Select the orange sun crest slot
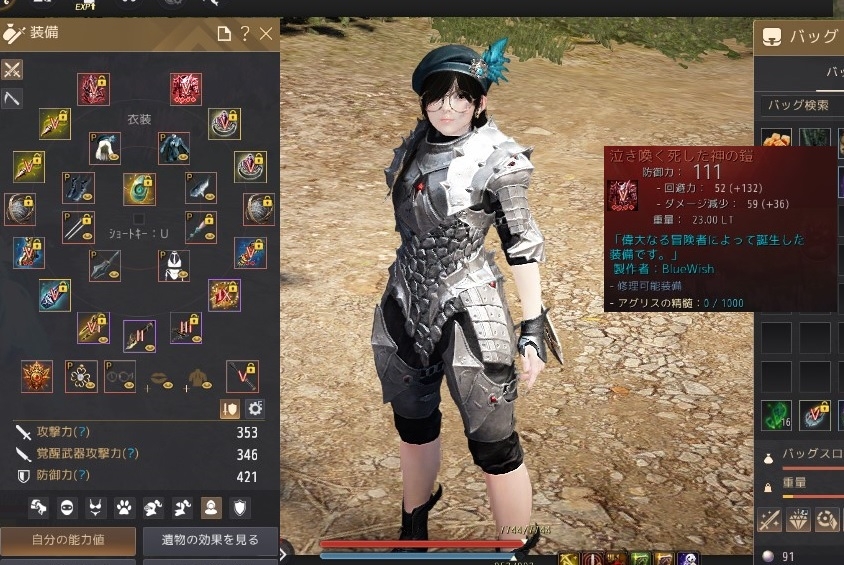Screen dimensions: 844x565 pyautogui.click(x=37, y=376)
